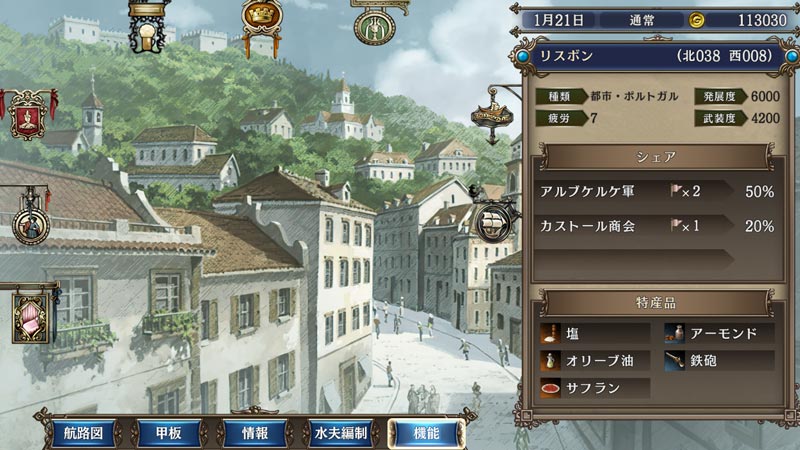Open the green fork-and-knife sign

click(377, 25)
